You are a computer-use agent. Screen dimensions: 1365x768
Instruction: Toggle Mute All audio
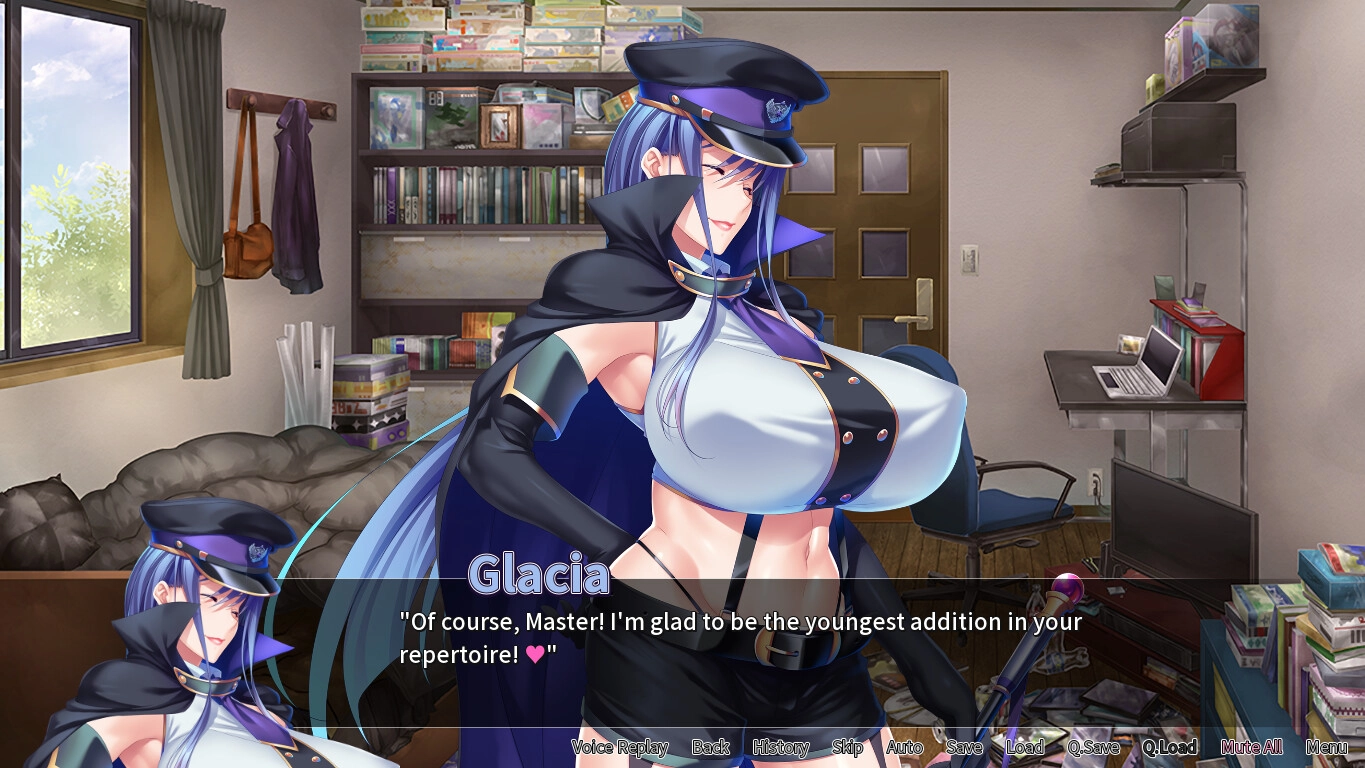tap(1252, 747)
